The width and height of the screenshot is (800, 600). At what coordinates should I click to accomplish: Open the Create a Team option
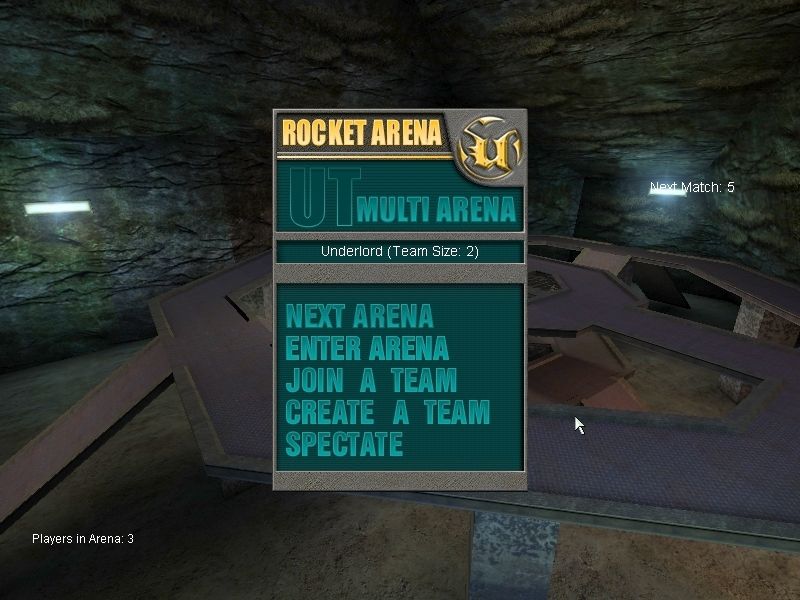[x=387, y=412]
